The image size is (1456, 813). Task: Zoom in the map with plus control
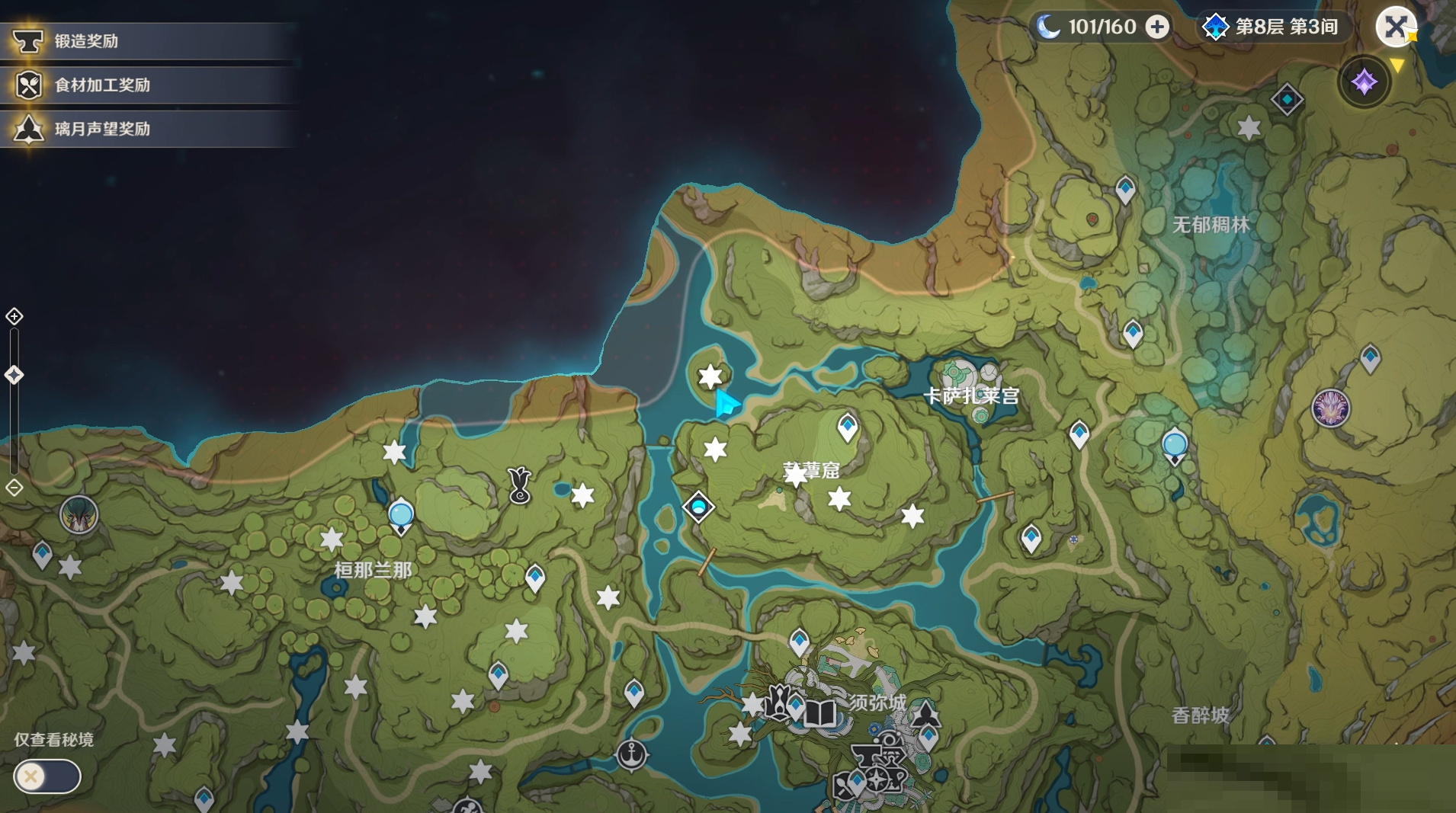click(14, 316)
